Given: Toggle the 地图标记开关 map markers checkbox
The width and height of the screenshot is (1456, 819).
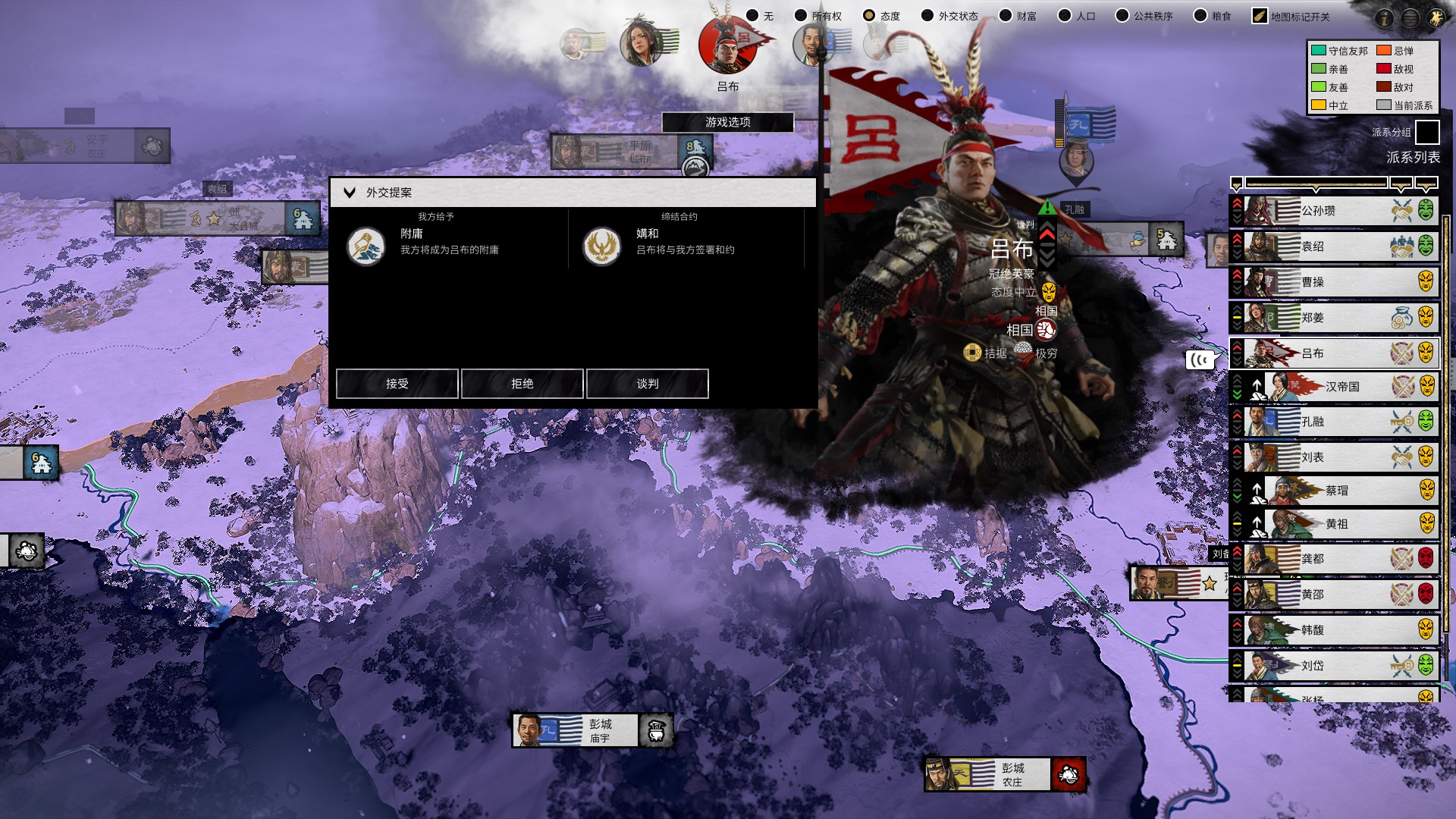Looking at the screenshot, I should click(x=1260, y=16).
